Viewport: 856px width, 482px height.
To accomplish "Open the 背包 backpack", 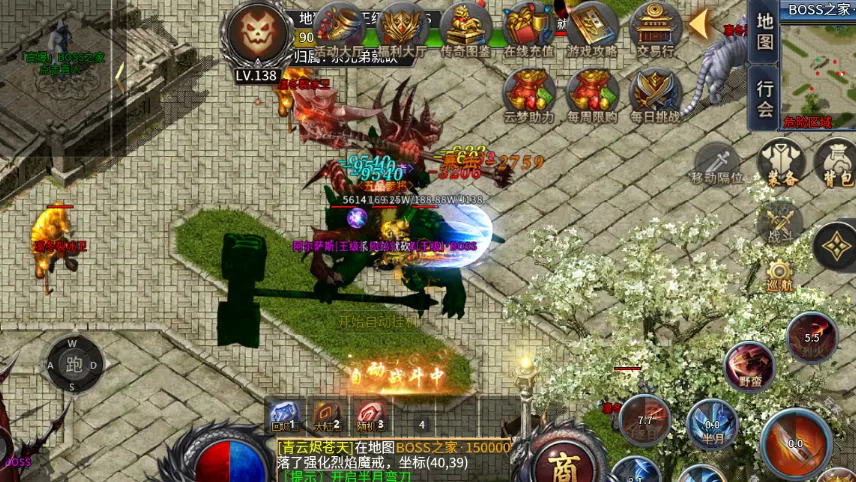I will (836, 163).
